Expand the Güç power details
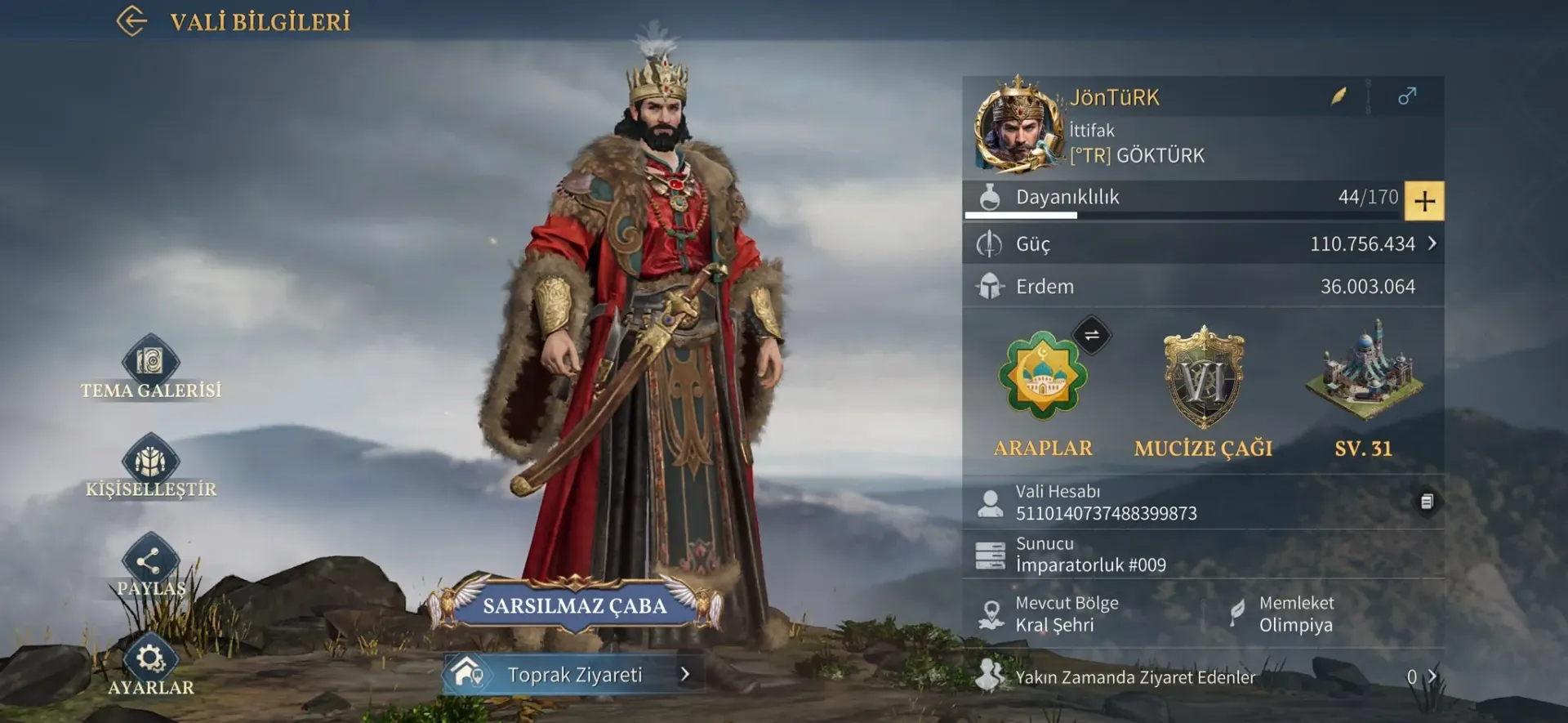Viewport: 1568px width, 723px height. pos(1432,243)
